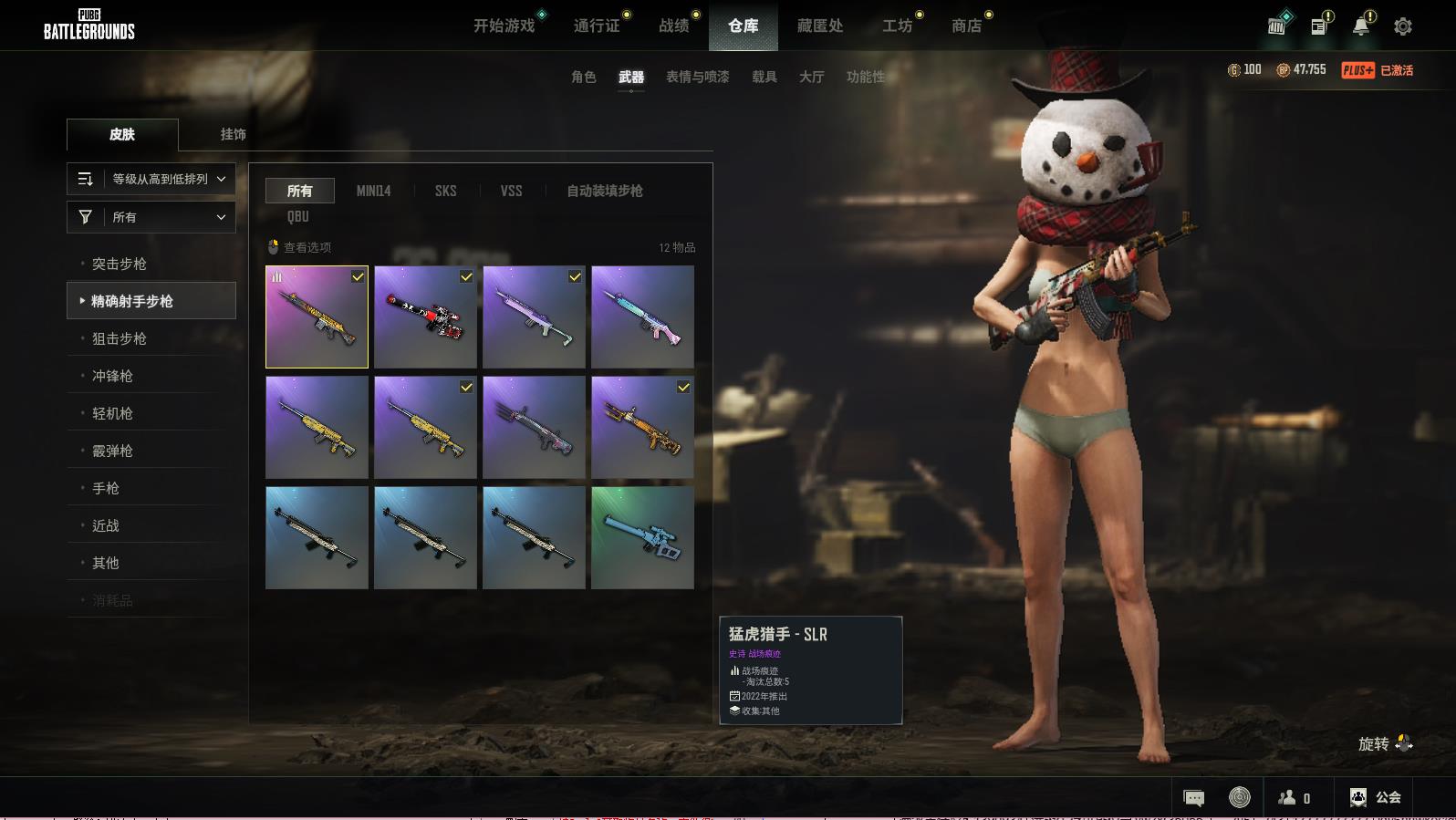The height and width of the screenshot is (820, 1456).
Task: Filter skins by MINI14
Action: [373, 191]
